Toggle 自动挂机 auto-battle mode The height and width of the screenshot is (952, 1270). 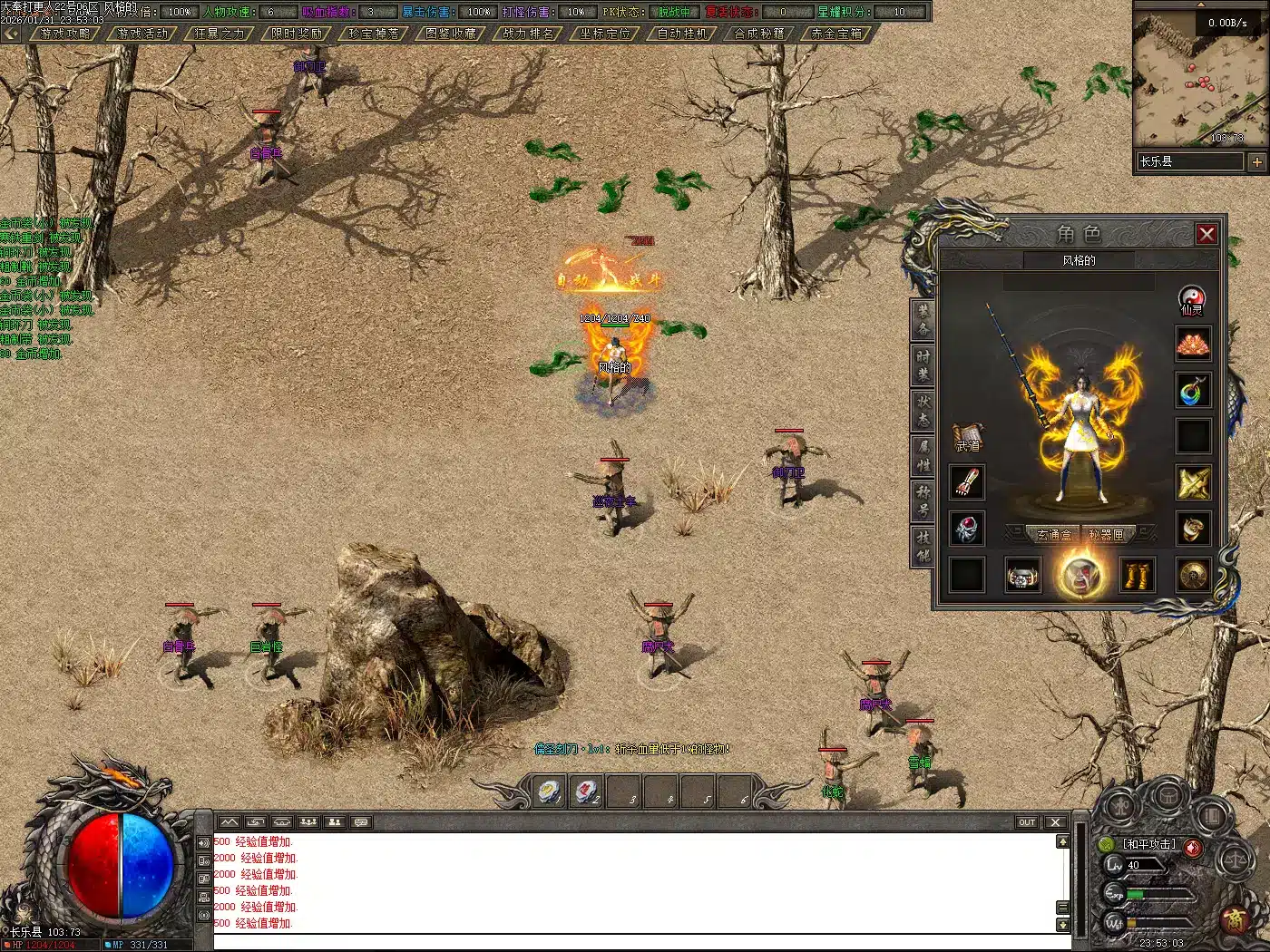[682, 34]
